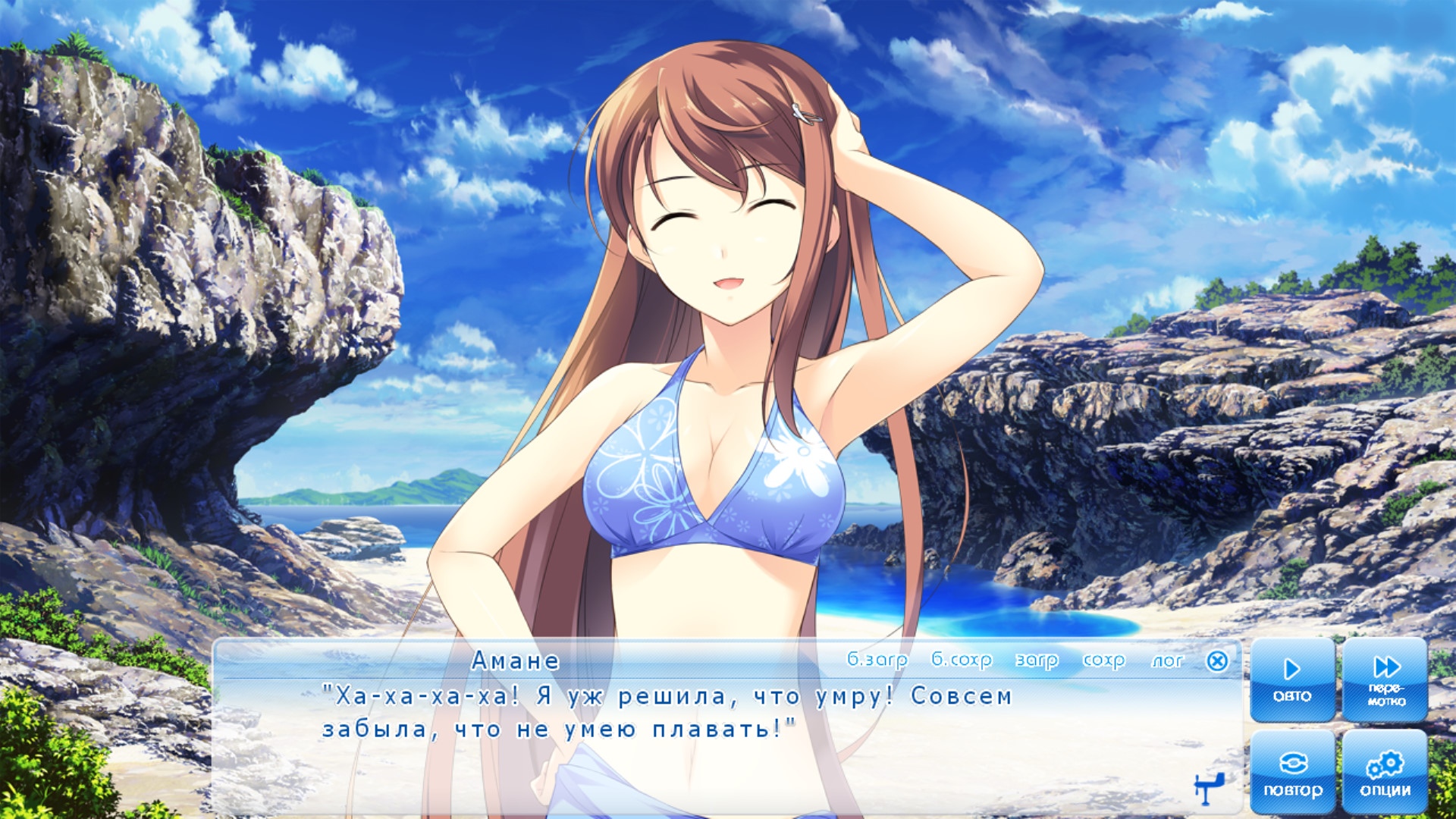The image size is (1456, 819).
Task: Show the лог text backlog
Action: coord(1167,661)
